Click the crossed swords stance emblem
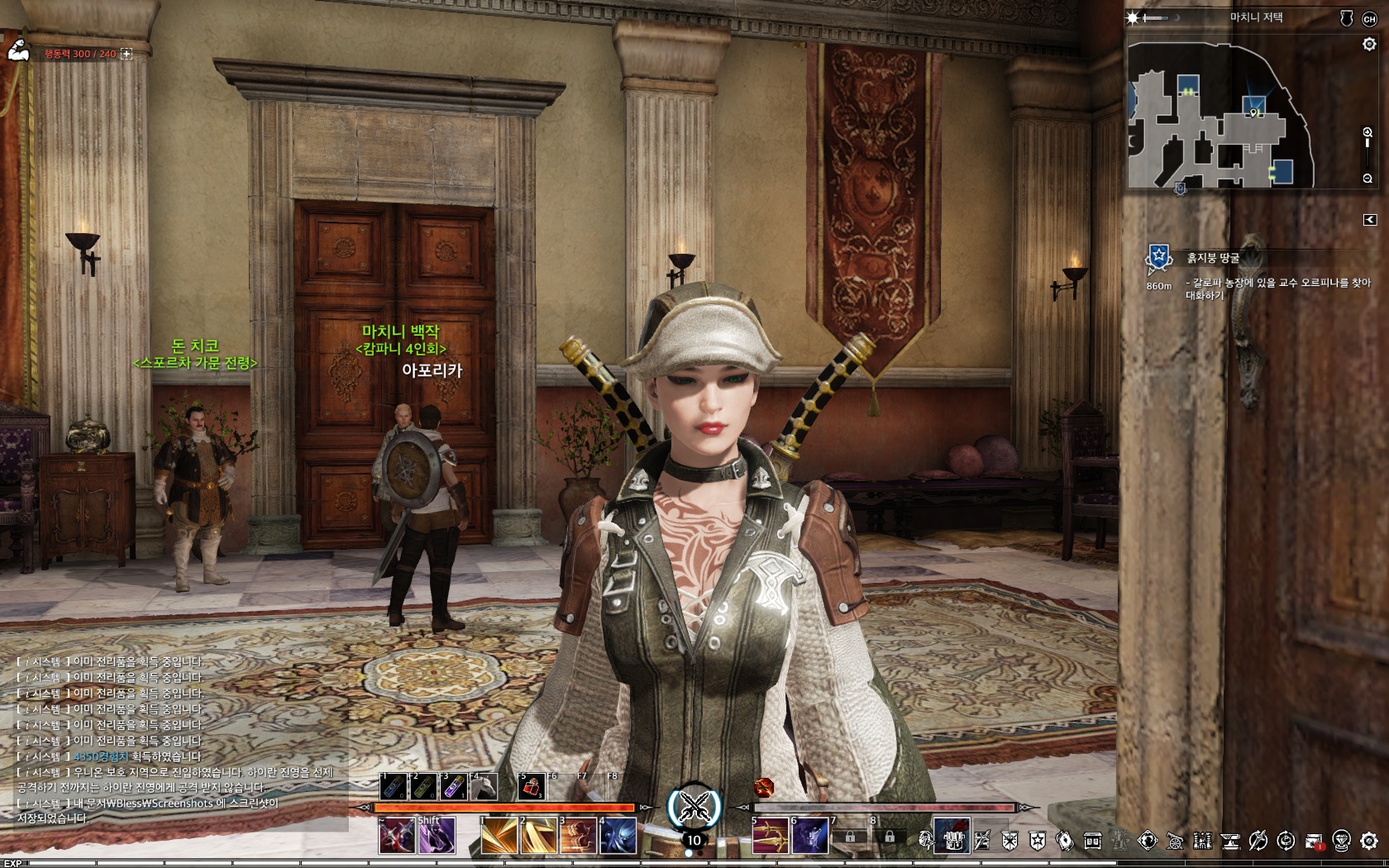This screenshot has width=1389, height=868. (x=694, y=807)
